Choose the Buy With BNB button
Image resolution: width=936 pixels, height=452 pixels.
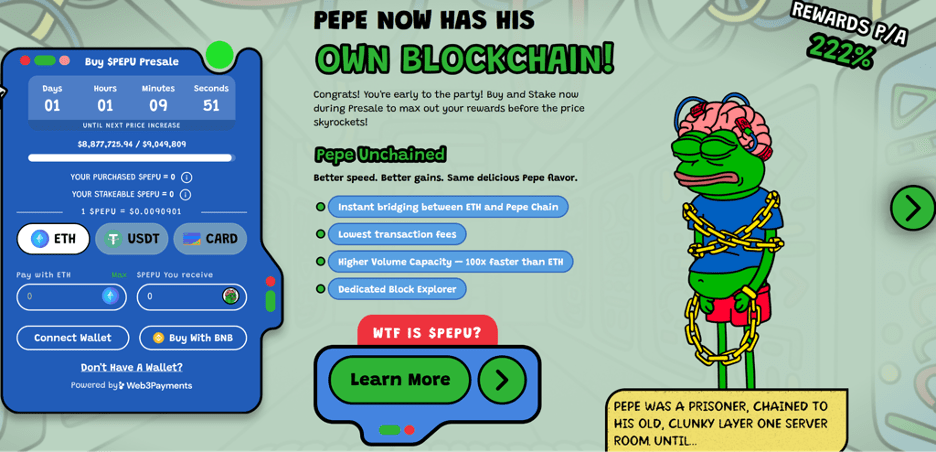193,338
